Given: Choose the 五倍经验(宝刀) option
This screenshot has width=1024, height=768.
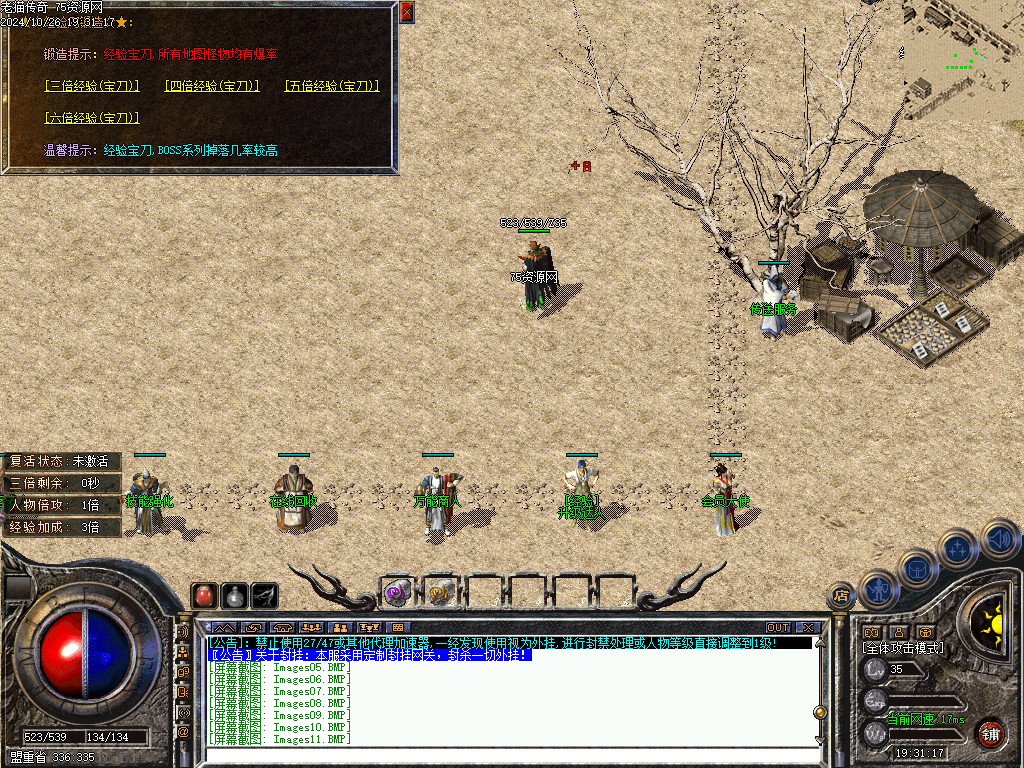Looking at the screenshot, I should [x=332, y=86].
